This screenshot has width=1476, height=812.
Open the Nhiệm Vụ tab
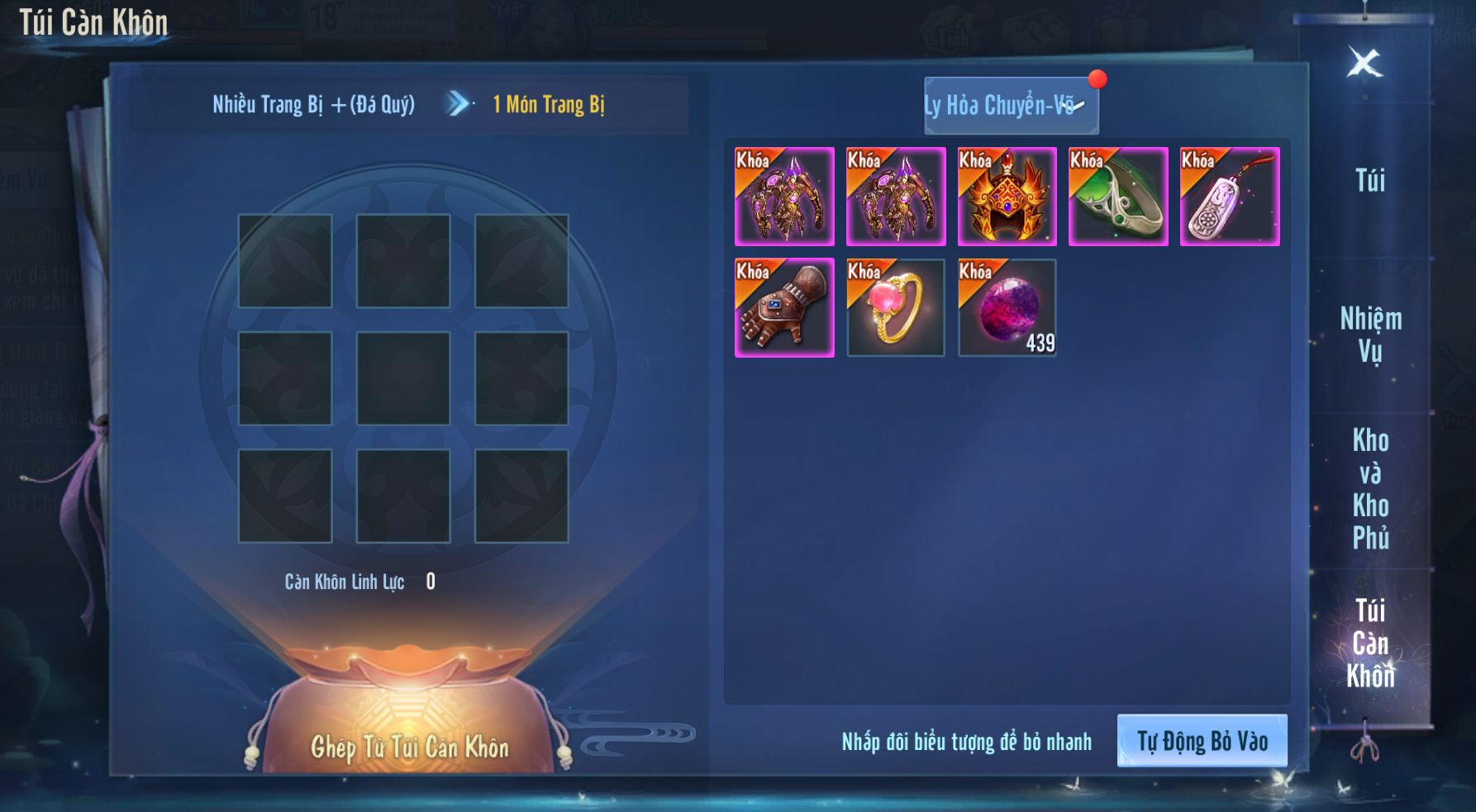pyautogui.click(x=1370, y=335)
